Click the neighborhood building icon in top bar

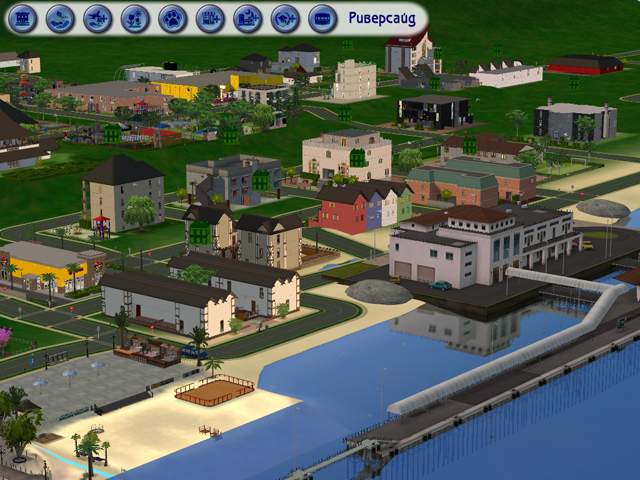point(23,17)
